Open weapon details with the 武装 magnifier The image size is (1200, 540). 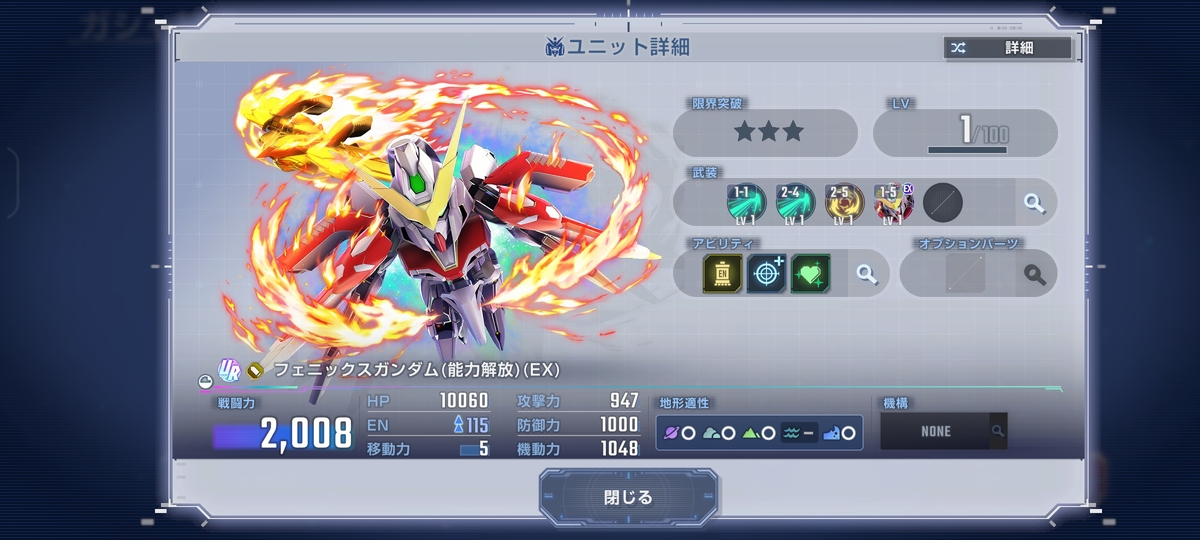(x=1034, y=203)
